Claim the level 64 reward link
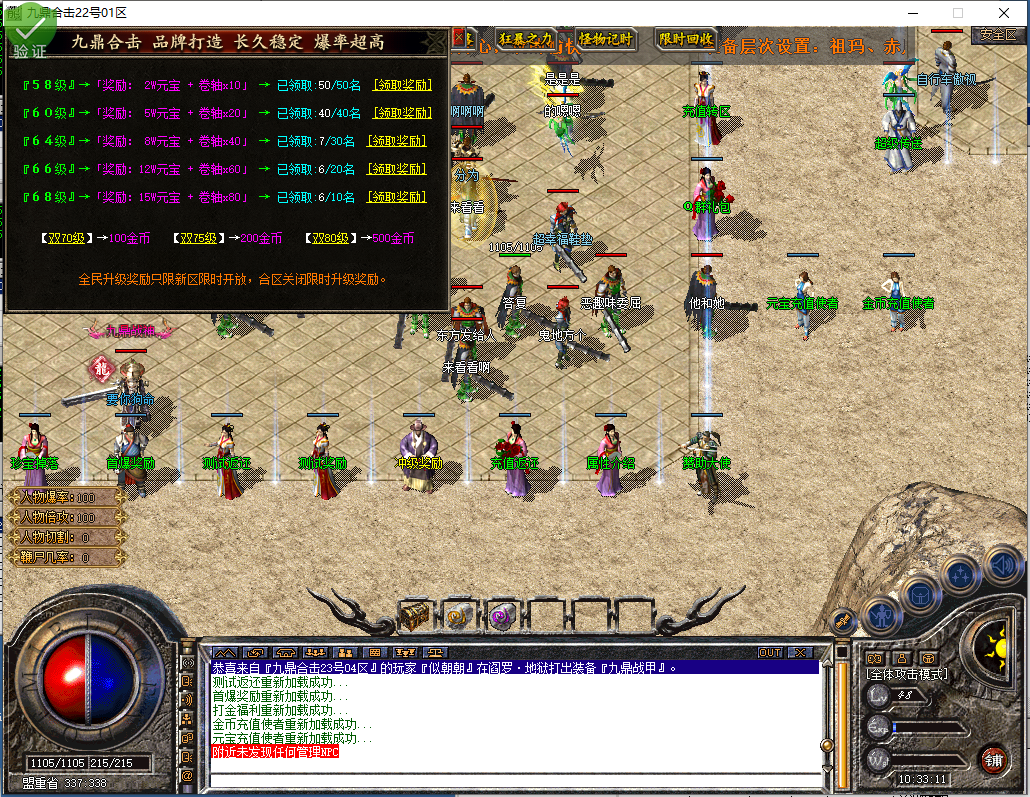1030x797 pixels. [x=398, y=142]
